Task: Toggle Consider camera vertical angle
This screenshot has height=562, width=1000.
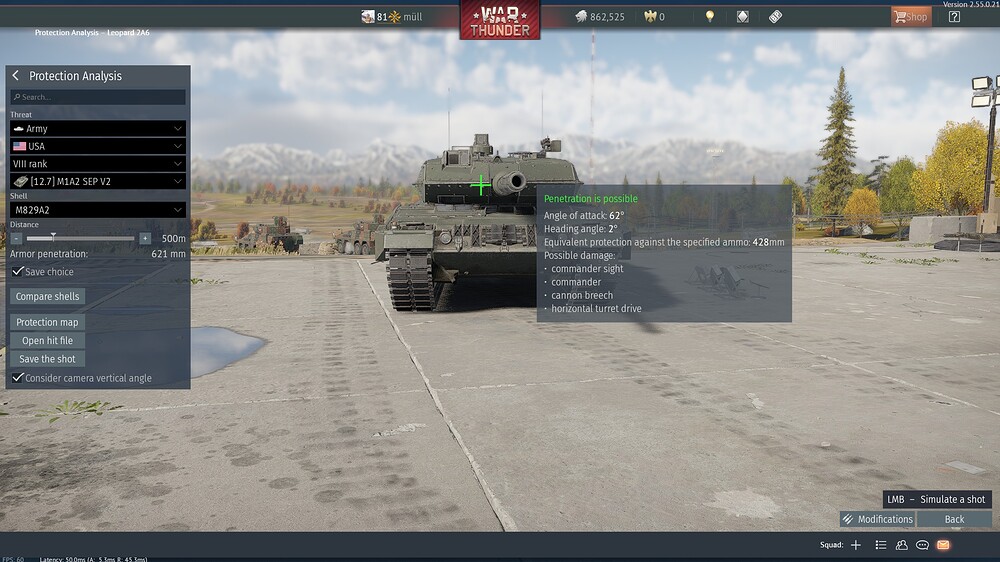Action: pos(18,378)
